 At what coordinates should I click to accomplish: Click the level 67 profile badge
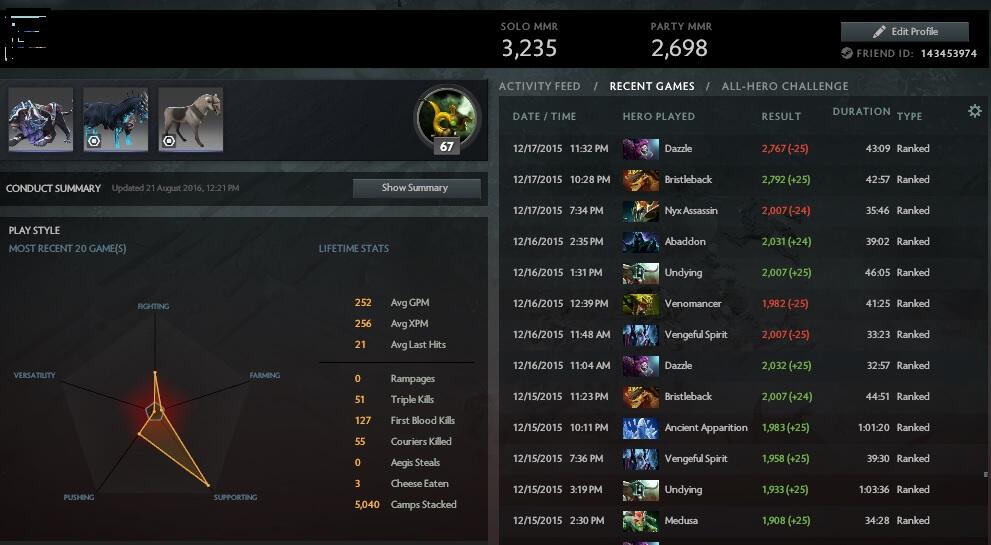[x=446, y=120]
